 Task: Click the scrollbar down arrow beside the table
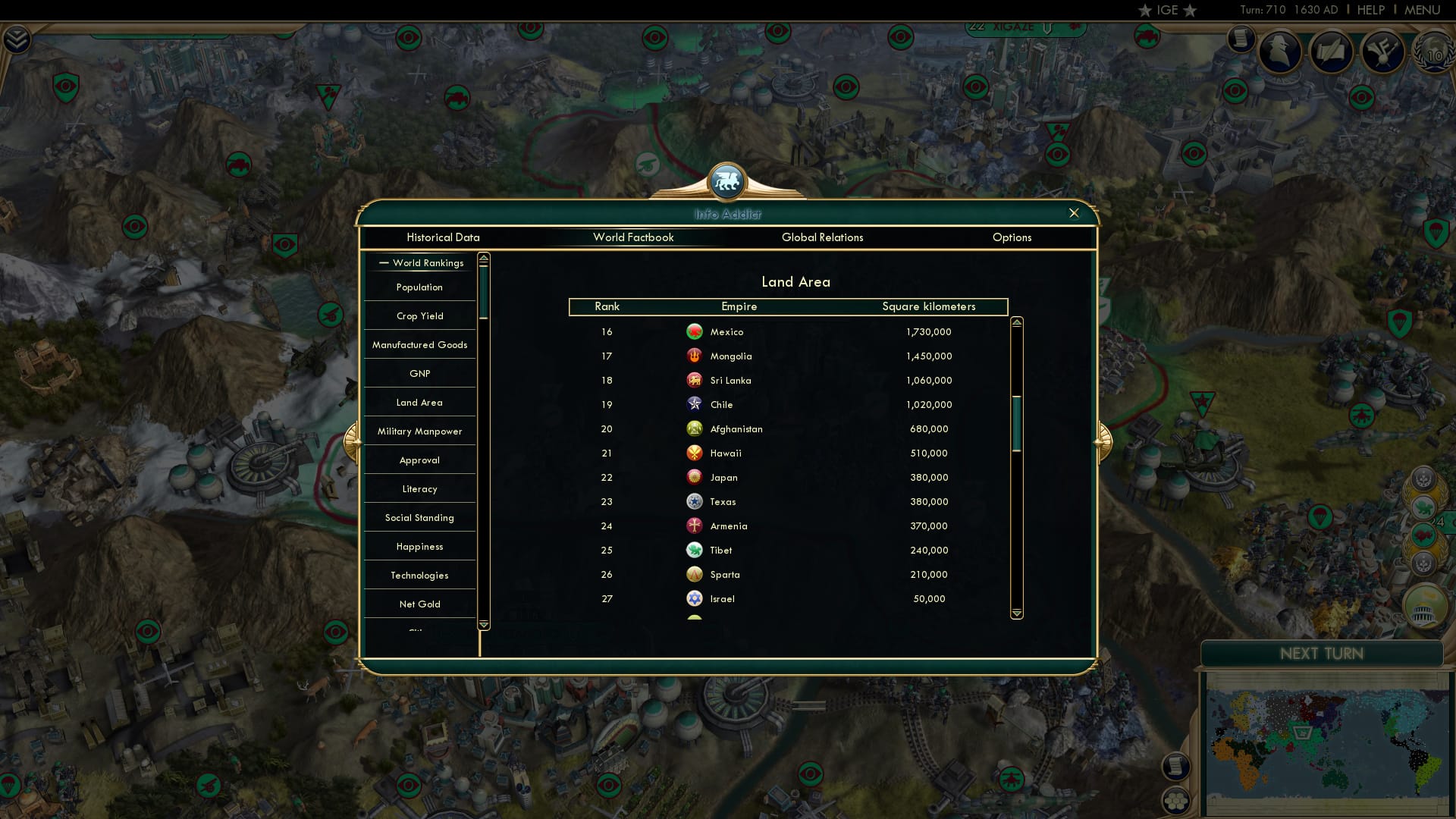coord(1016,611)
